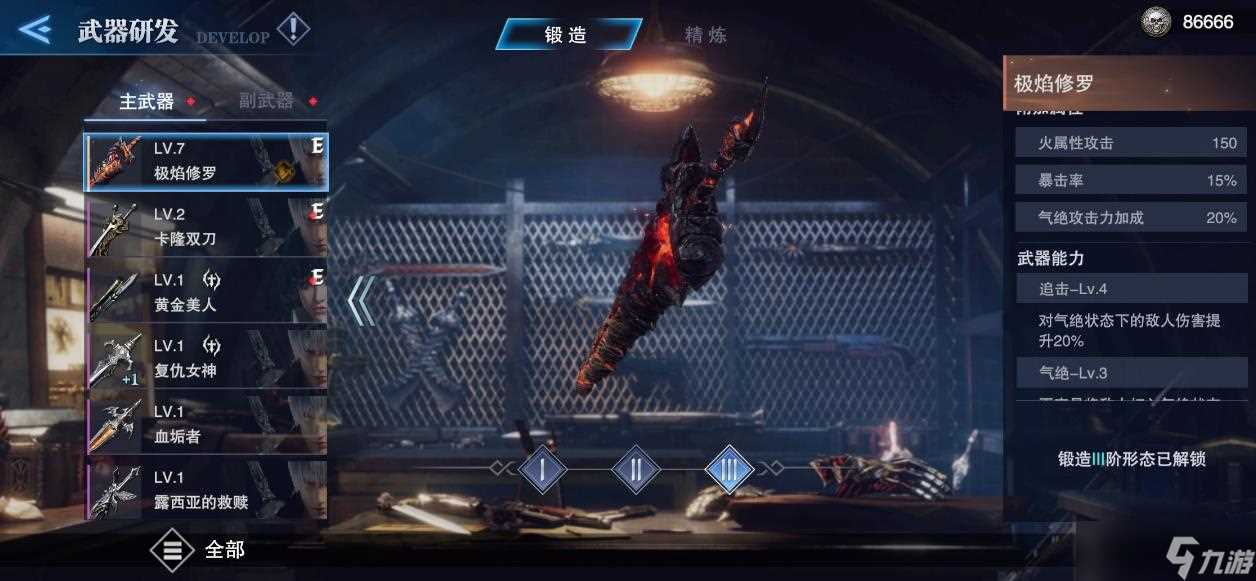1256x581 pixels.
Task: Select forge stage I diamond
Action: click(x=543, y=469)
